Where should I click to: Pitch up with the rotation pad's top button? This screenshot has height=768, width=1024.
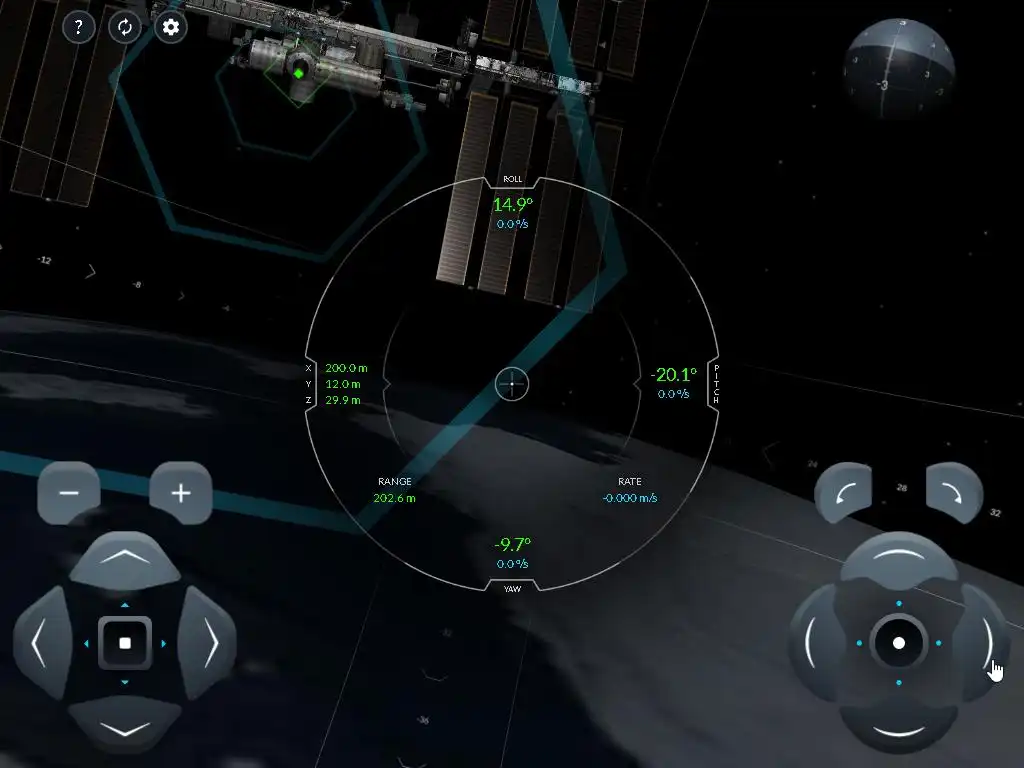[x=898, y=560]
